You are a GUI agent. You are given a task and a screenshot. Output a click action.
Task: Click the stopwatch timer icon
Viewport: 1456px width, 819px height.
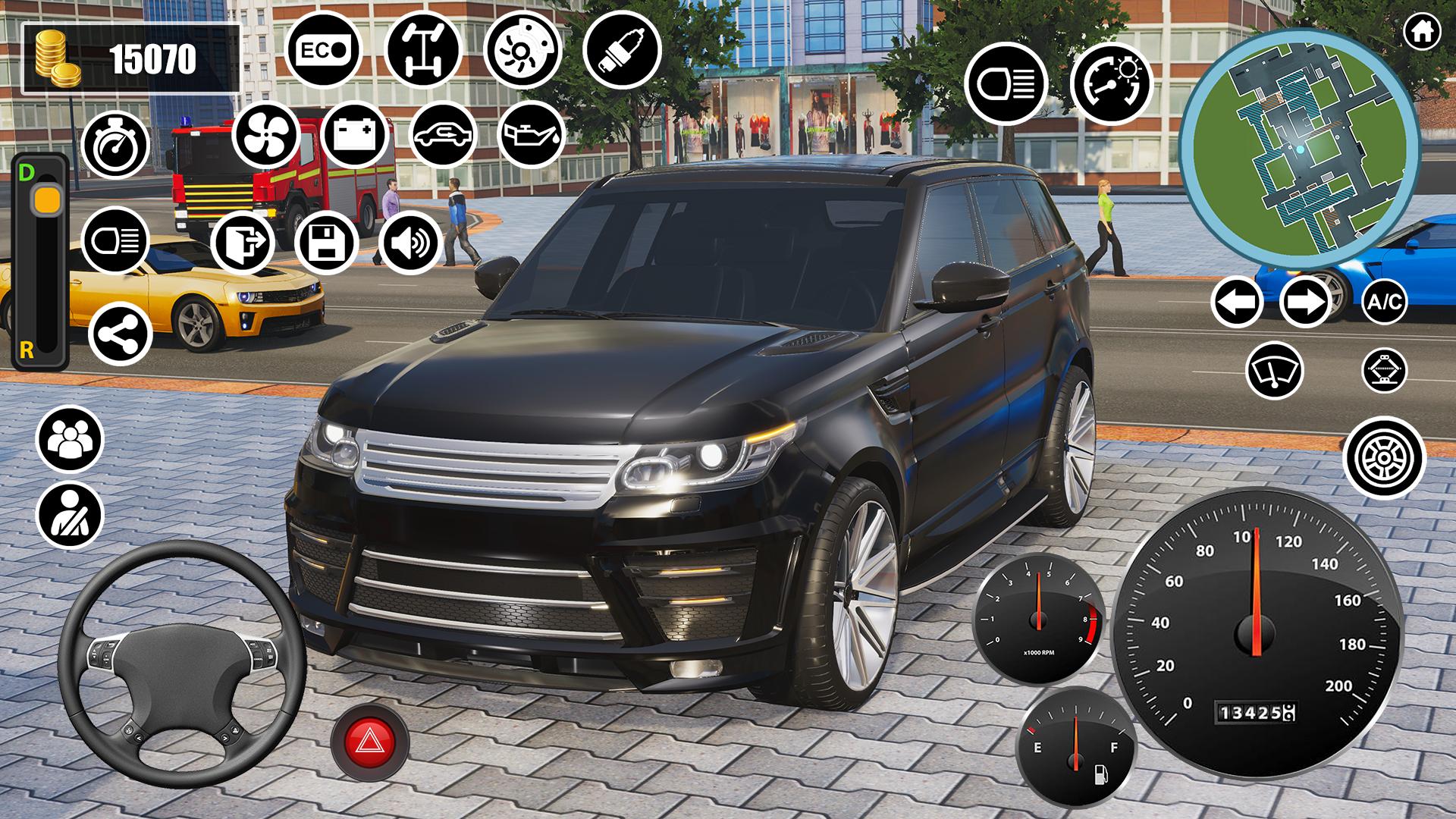116,146
